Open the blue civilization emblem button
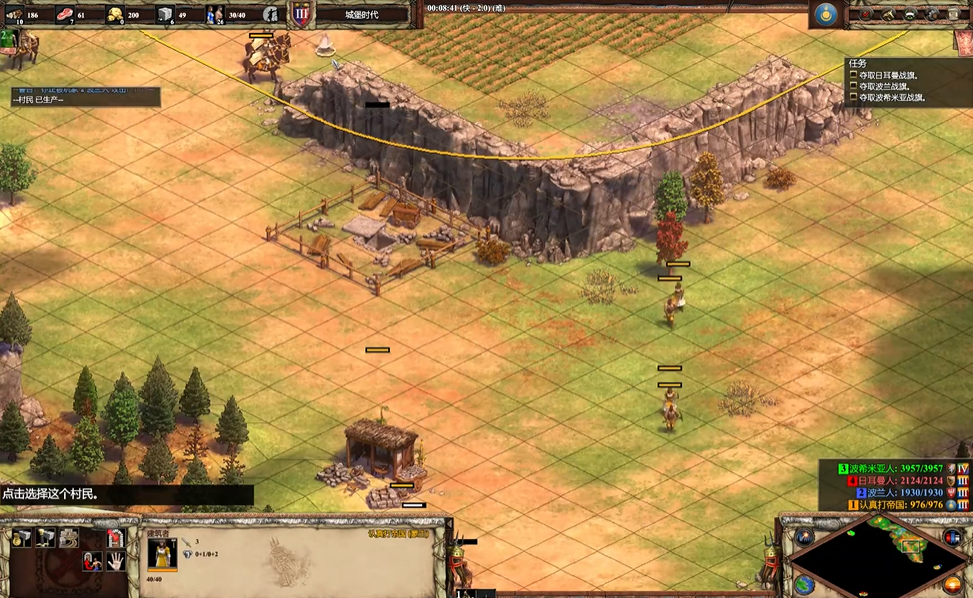Viewport: 973px width, 598px height. (x=825, y=14)
